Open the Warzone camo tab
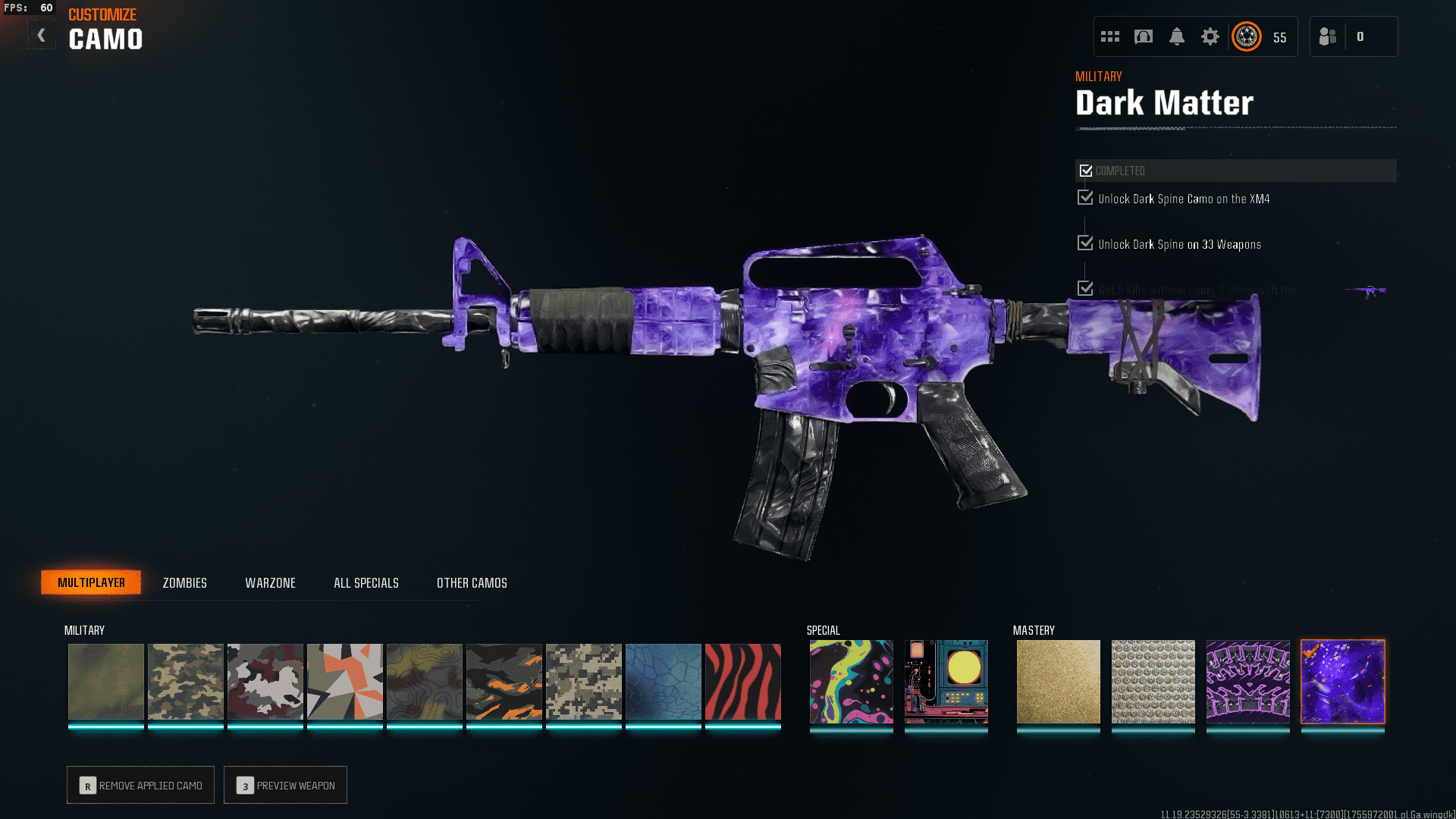The image size is (1456, 819). [270, 582]
